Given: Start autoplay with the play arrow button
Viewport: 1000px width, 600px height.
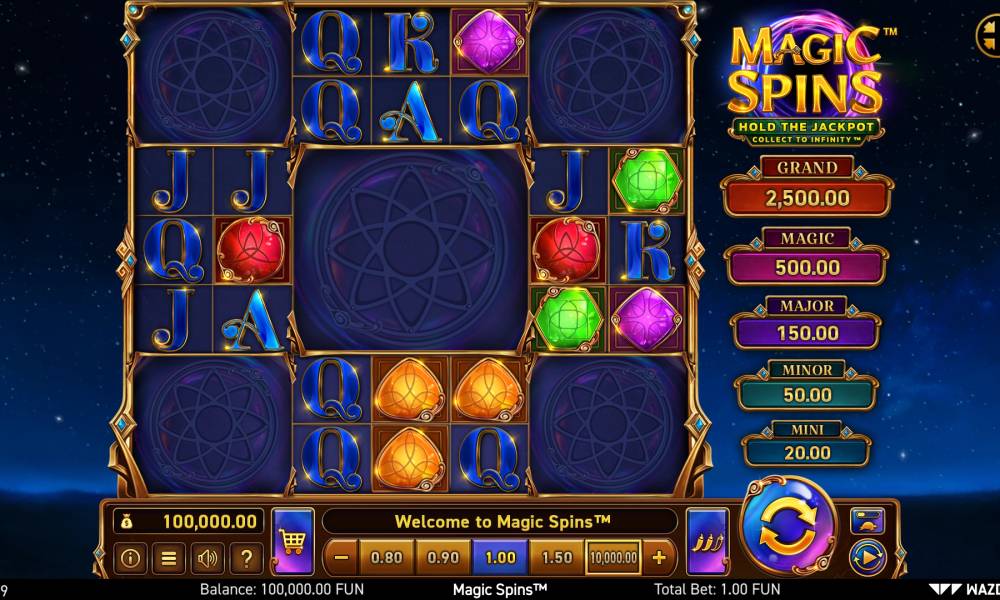Looking at the screenshot, I should coord(866,554).
